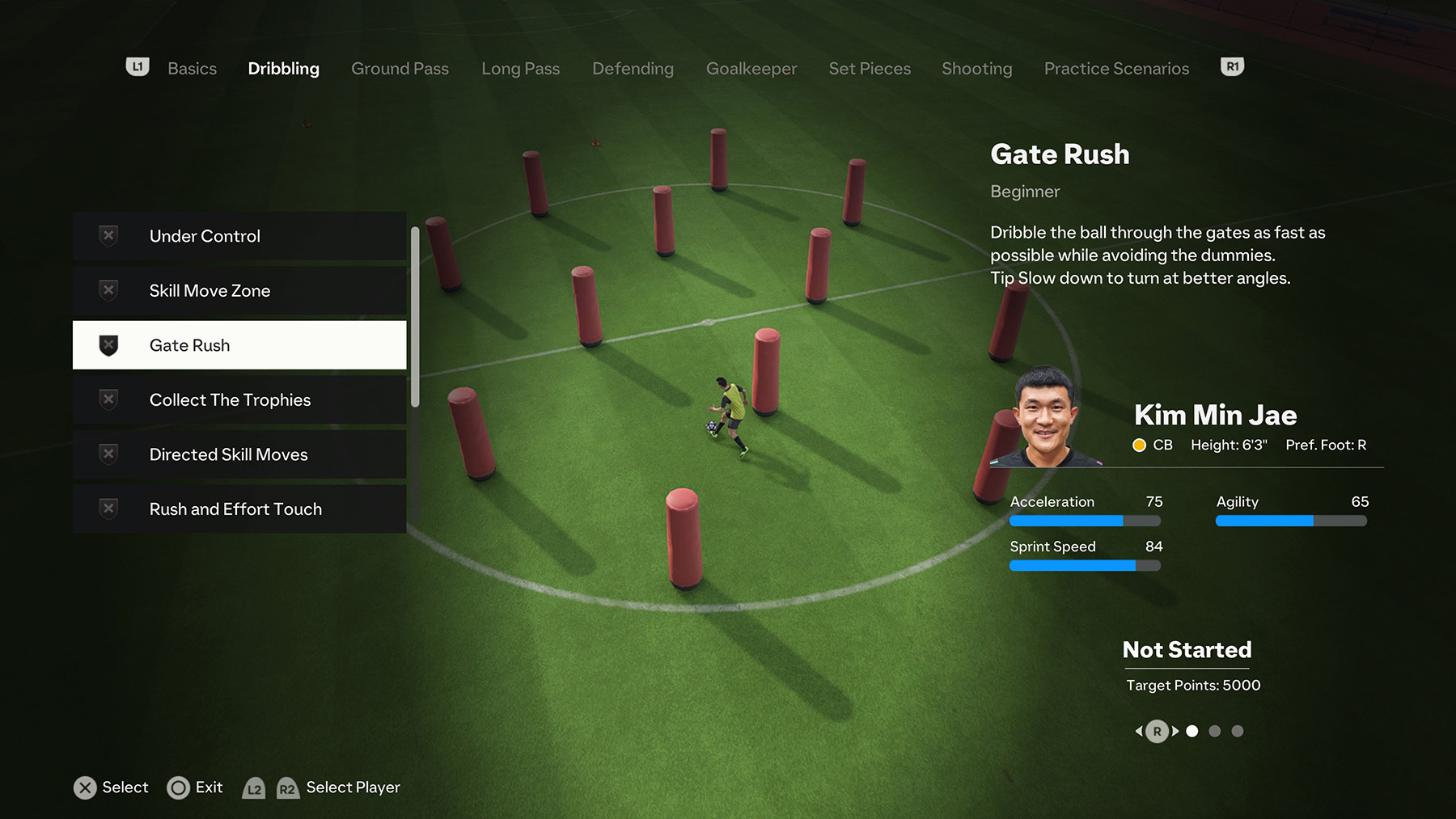Click the left arrow beside the R indicator

coord(1140,731)
